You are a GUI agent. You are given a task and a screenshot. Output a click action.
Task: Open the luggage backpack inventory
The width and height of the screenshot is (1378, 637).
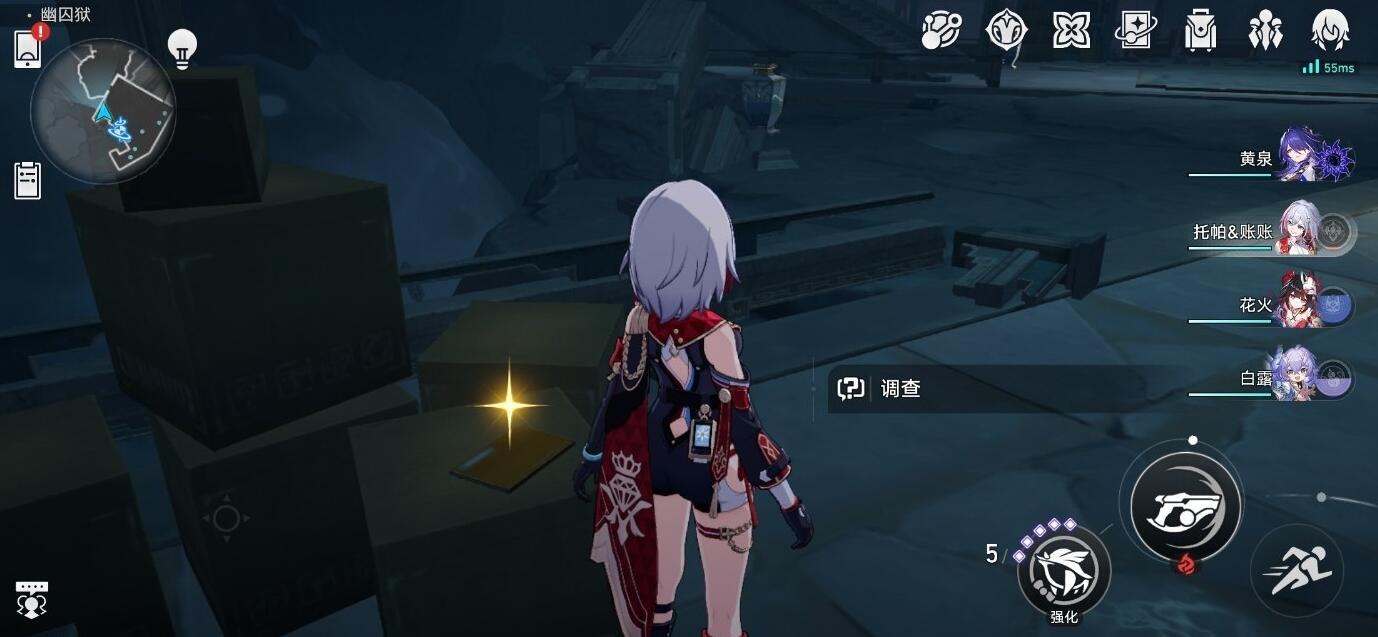[1200, 30]
